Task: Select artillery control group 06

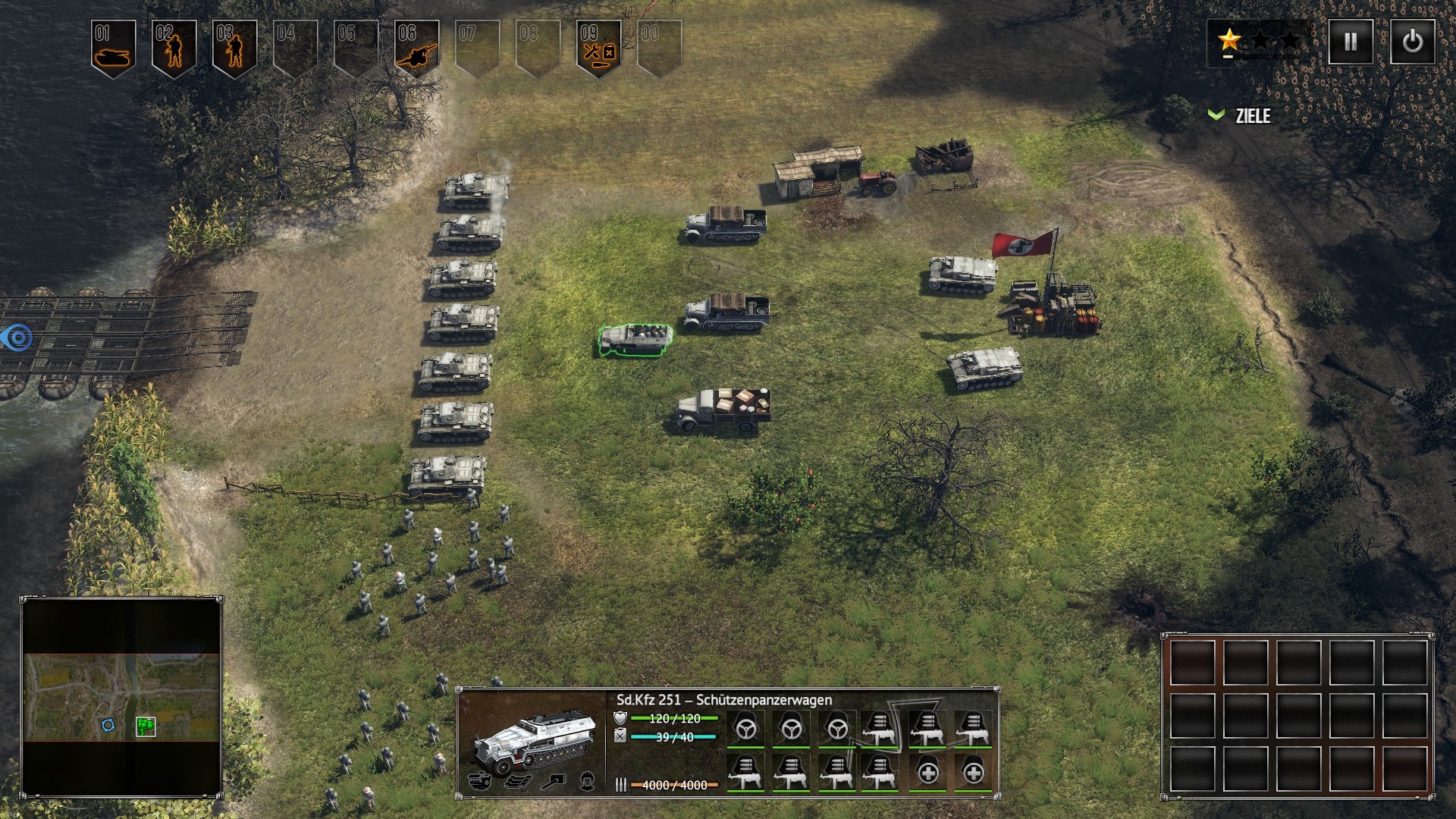Action: click(x=416, y=48)
